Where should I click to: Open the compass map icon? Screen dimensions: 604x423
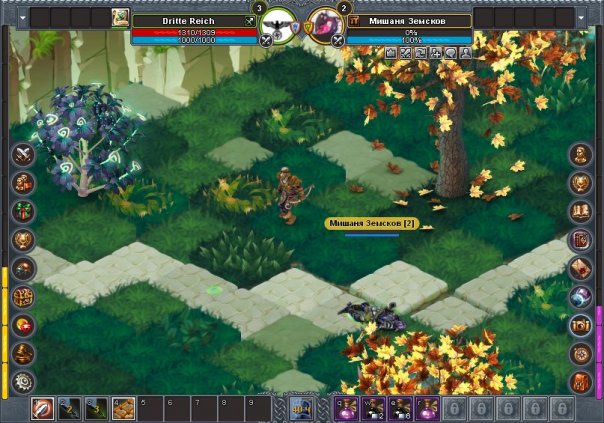click(582, 353)
